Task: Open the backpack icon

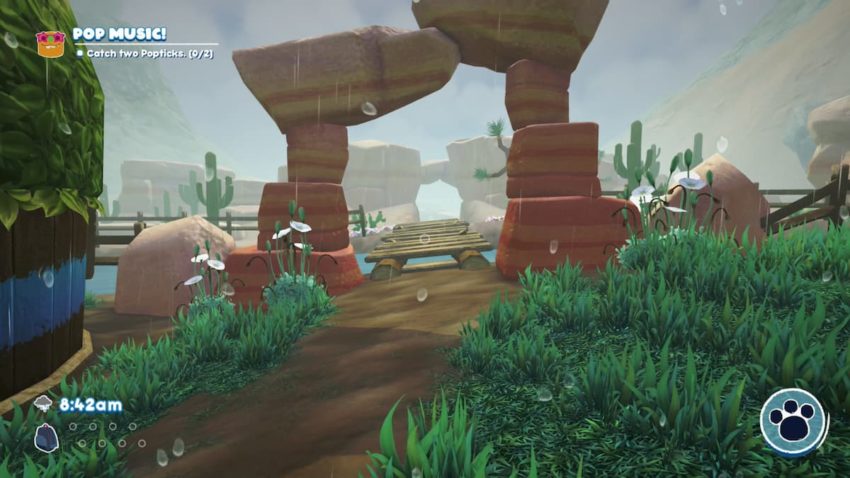Action: (x=45, y=437)
